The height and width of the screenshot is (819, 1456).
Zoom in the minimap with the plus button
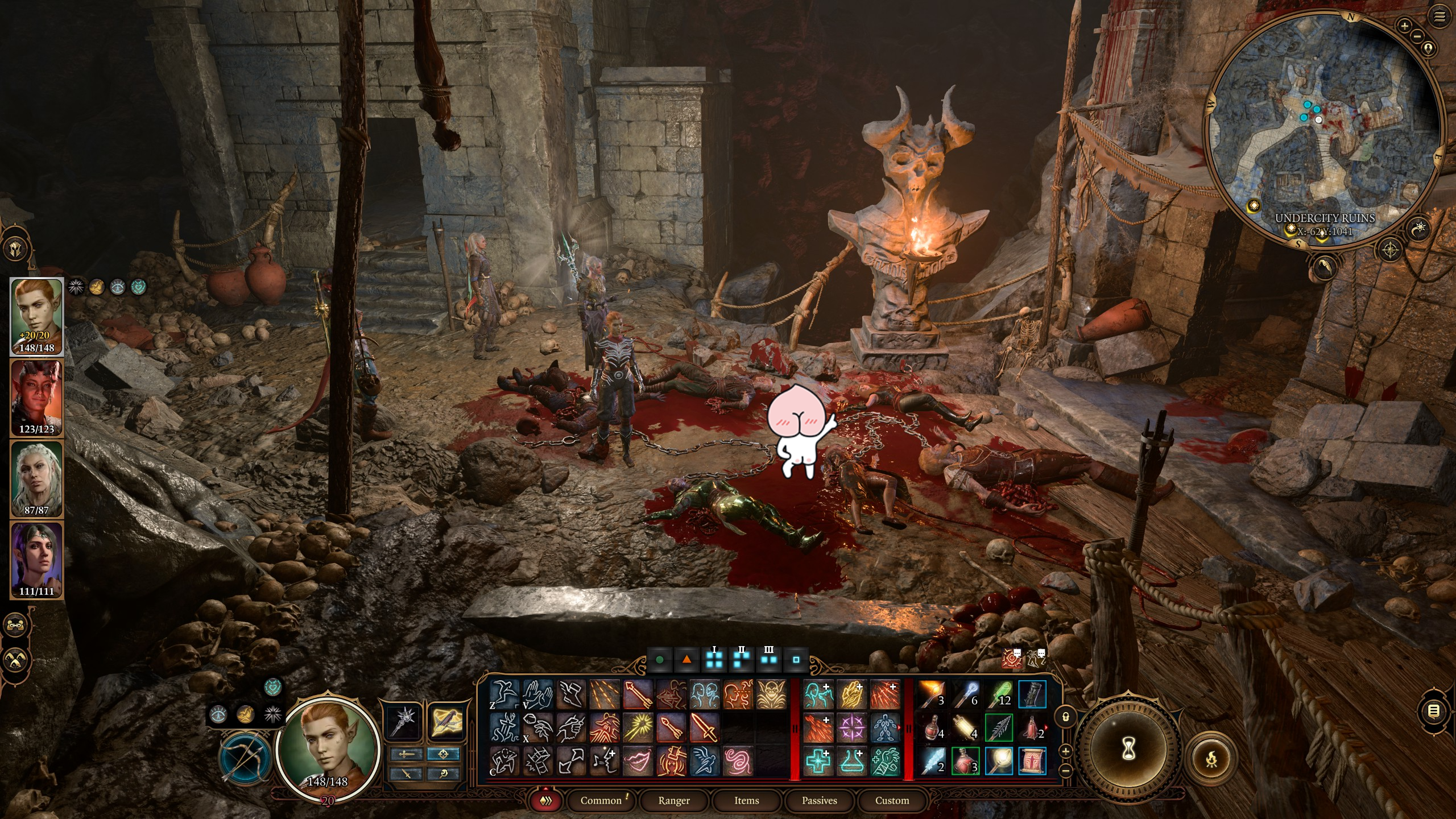[x=1404, y=26]
